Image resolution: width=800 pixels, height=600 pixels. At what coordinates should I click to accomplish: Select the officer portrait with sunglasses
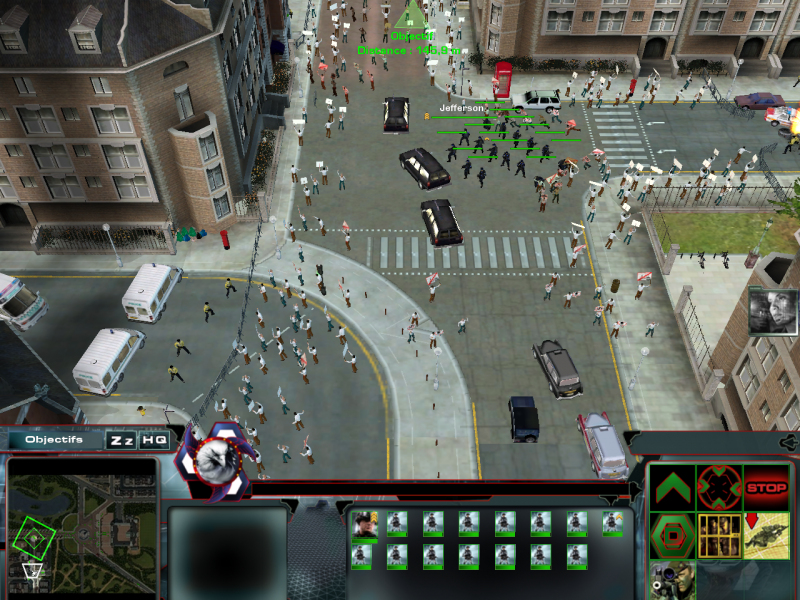363,522
